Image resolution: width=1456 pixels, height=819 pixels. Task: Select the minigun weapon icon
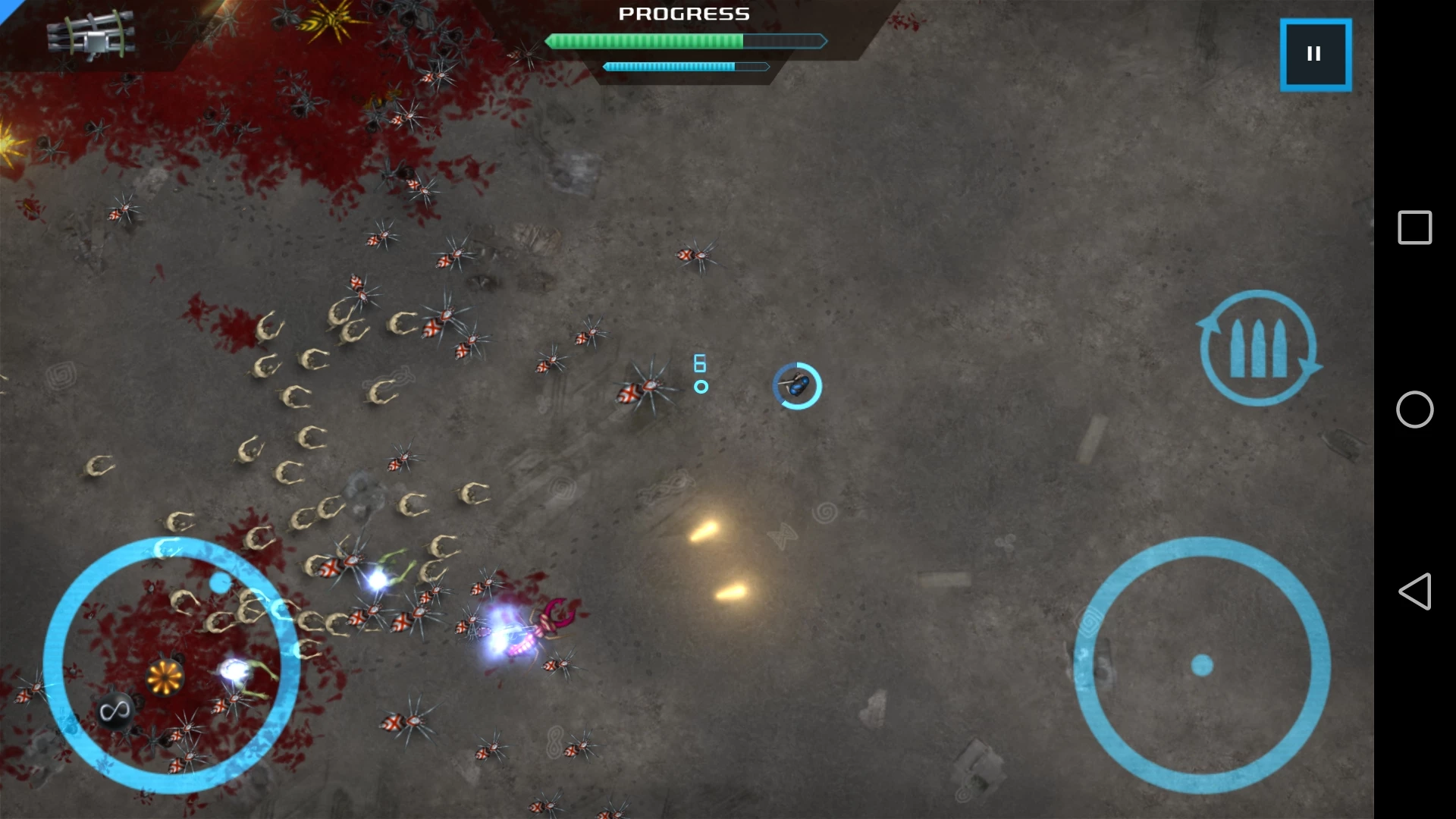(91, 36)
